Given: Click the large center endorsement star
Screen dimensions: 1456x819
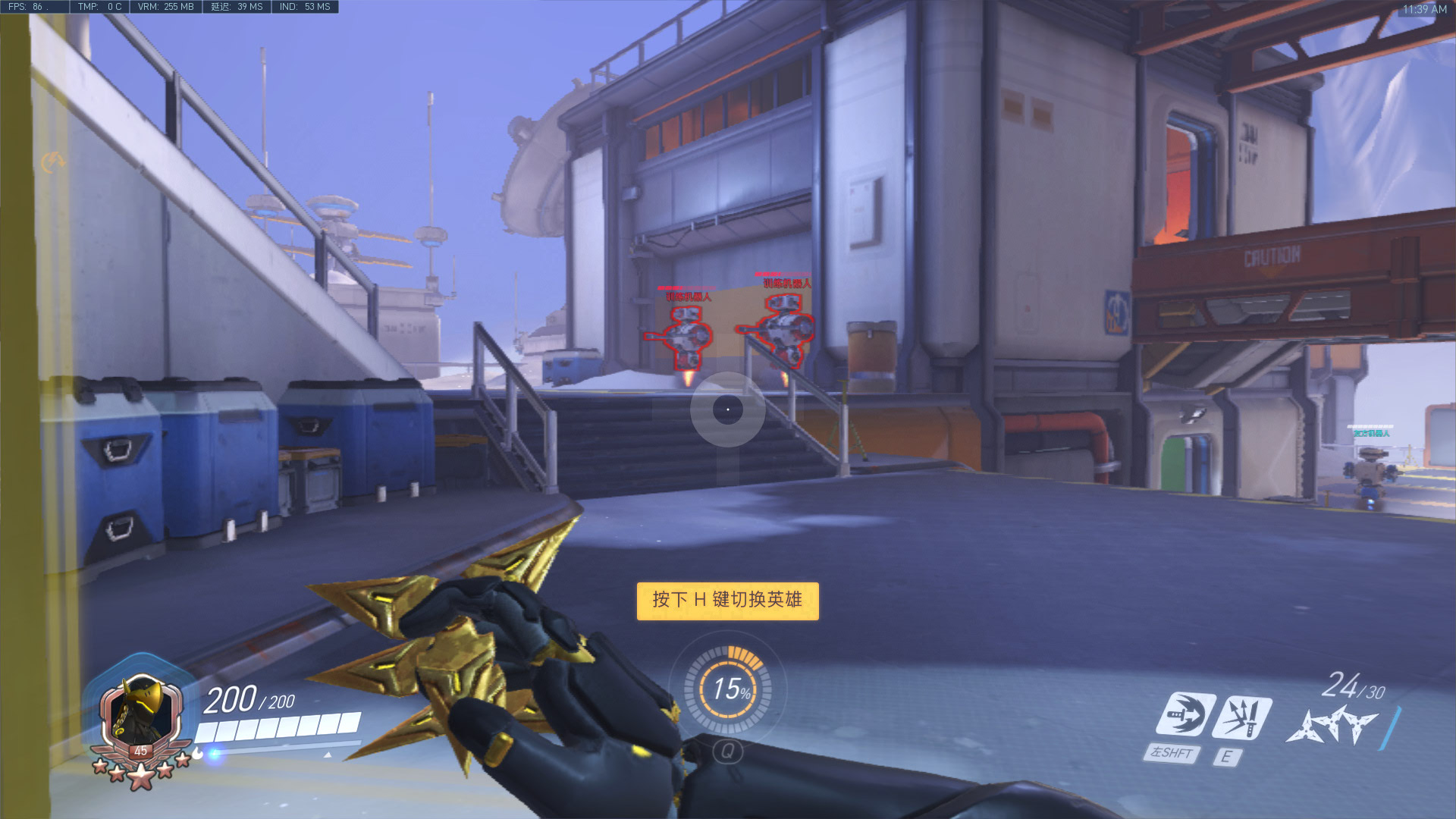Looking at the screenshot, I should [142, 776].
